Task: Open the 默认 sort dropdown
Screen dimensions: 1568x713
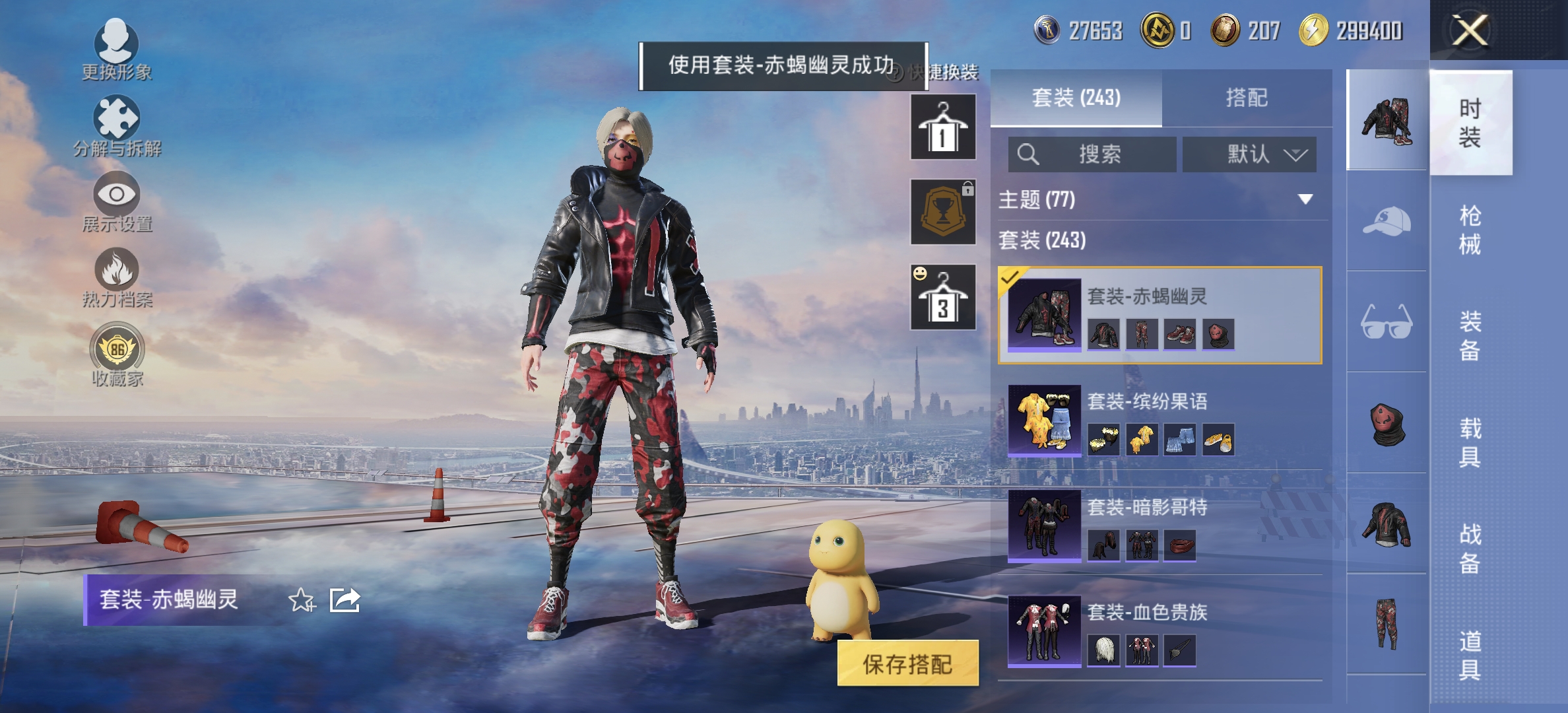Action: coord(1249,153)
